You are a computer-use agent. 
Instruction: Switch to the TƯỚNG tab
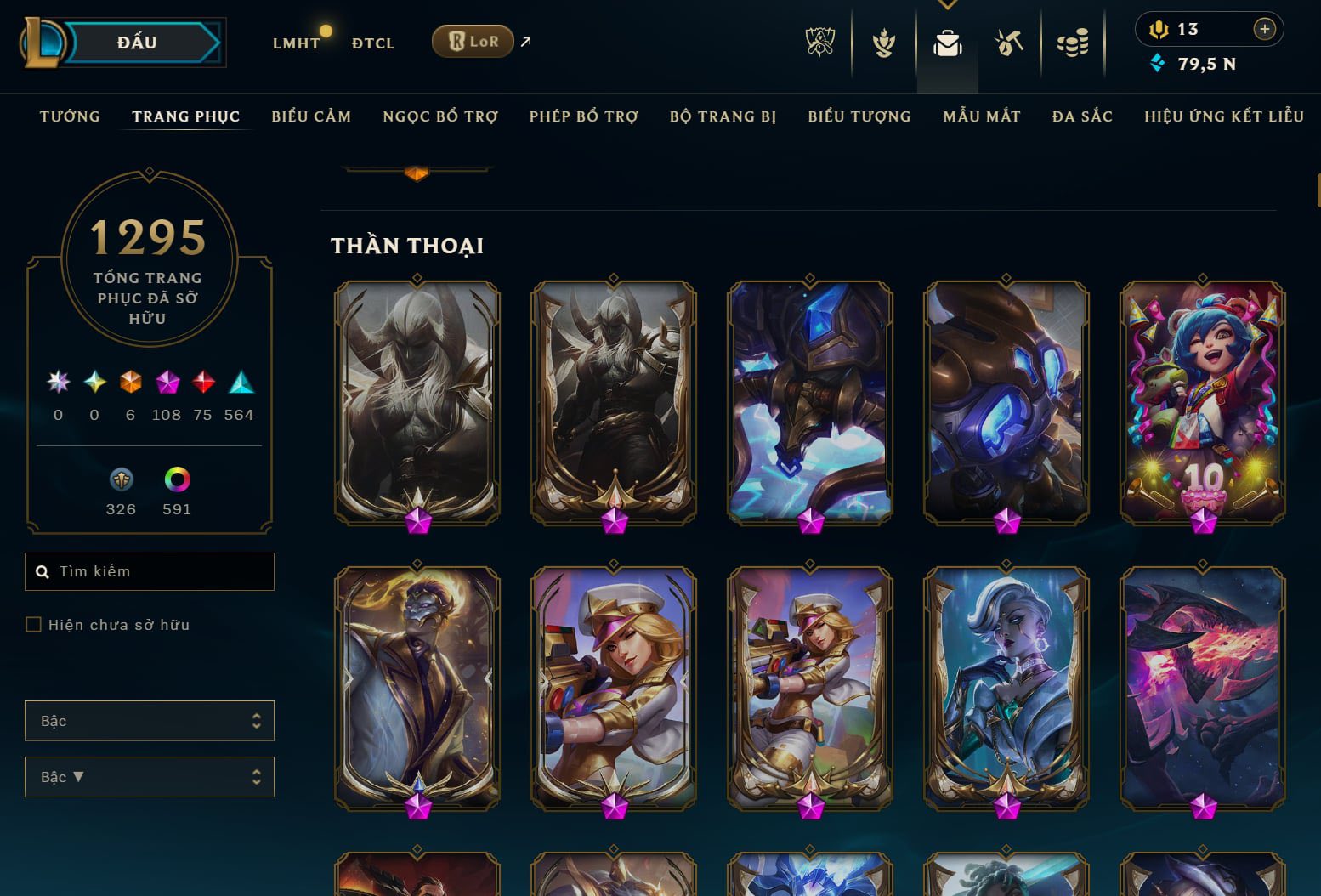click(69, 116)
